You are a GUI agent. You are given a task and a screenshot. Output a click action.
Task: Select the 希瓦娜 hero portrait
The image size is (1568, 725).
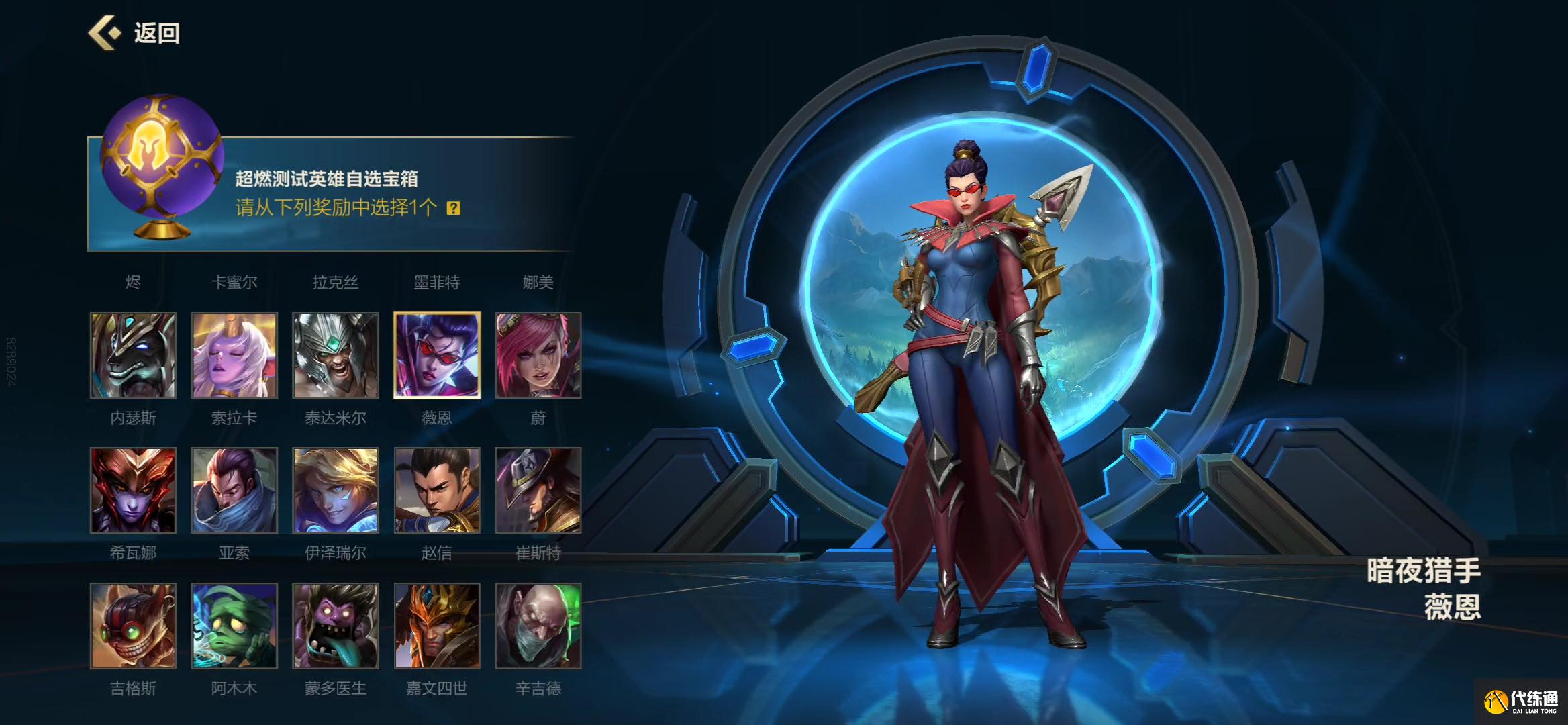tap(134, 491)
